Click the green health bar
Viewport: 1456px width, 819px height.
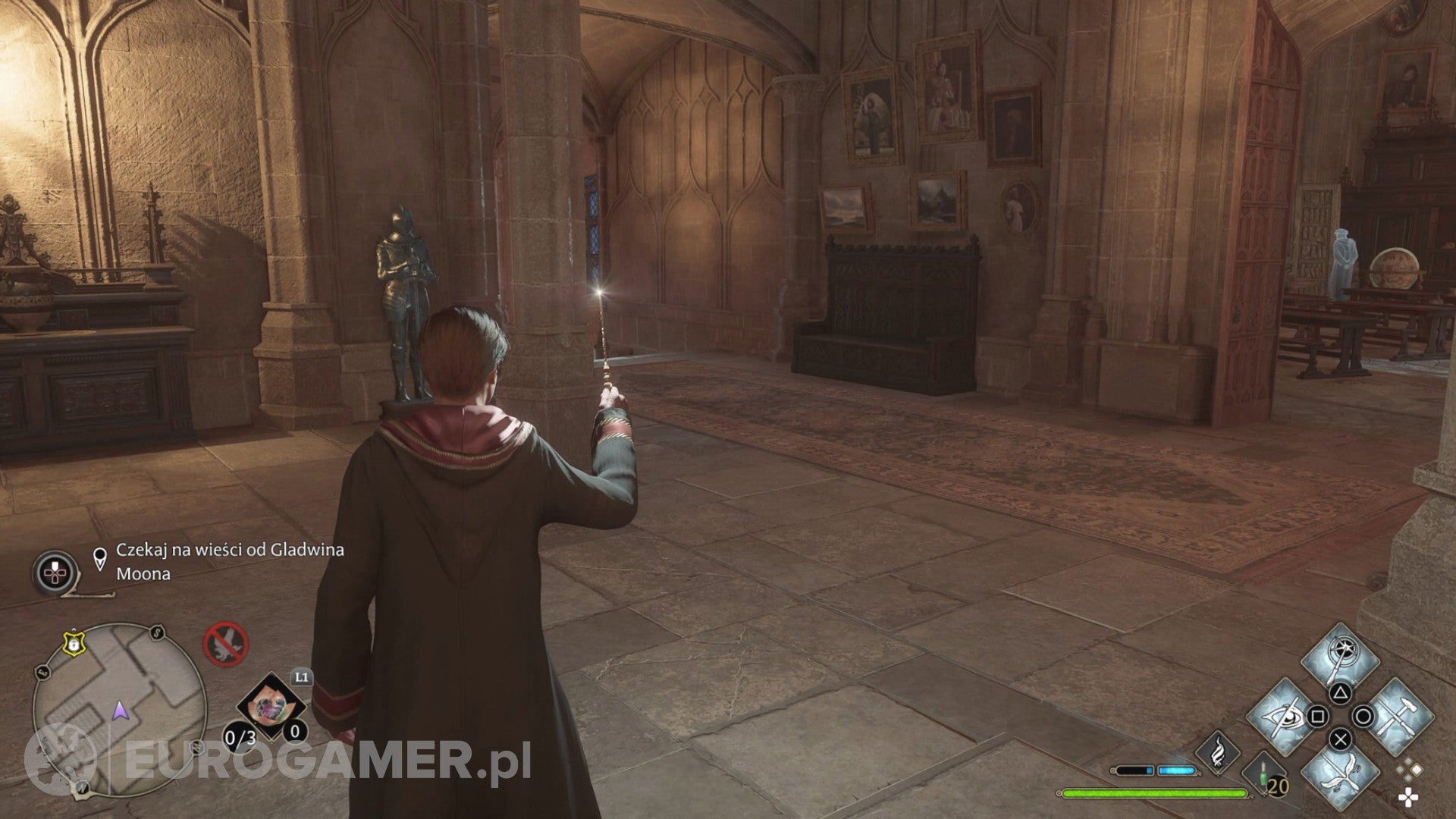point(1153,792)
